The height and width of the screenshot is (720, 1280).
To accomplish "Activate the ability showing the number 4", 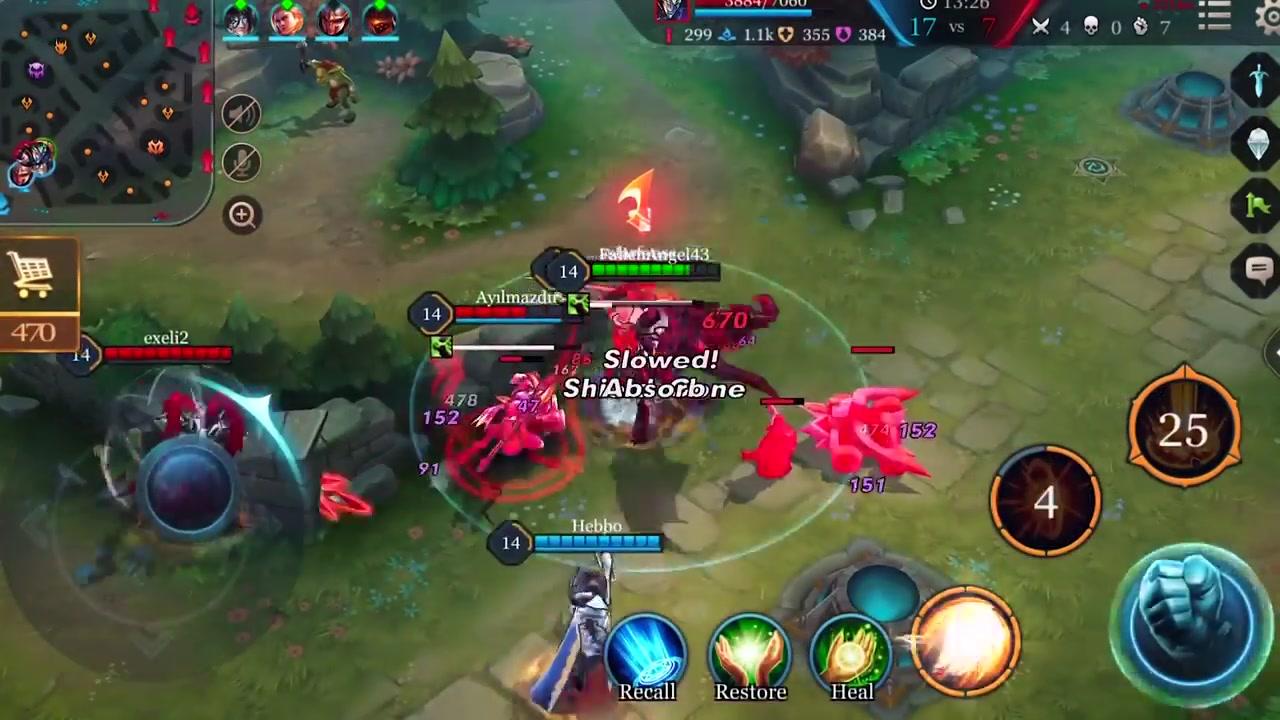I will [x=1046, y=502].
